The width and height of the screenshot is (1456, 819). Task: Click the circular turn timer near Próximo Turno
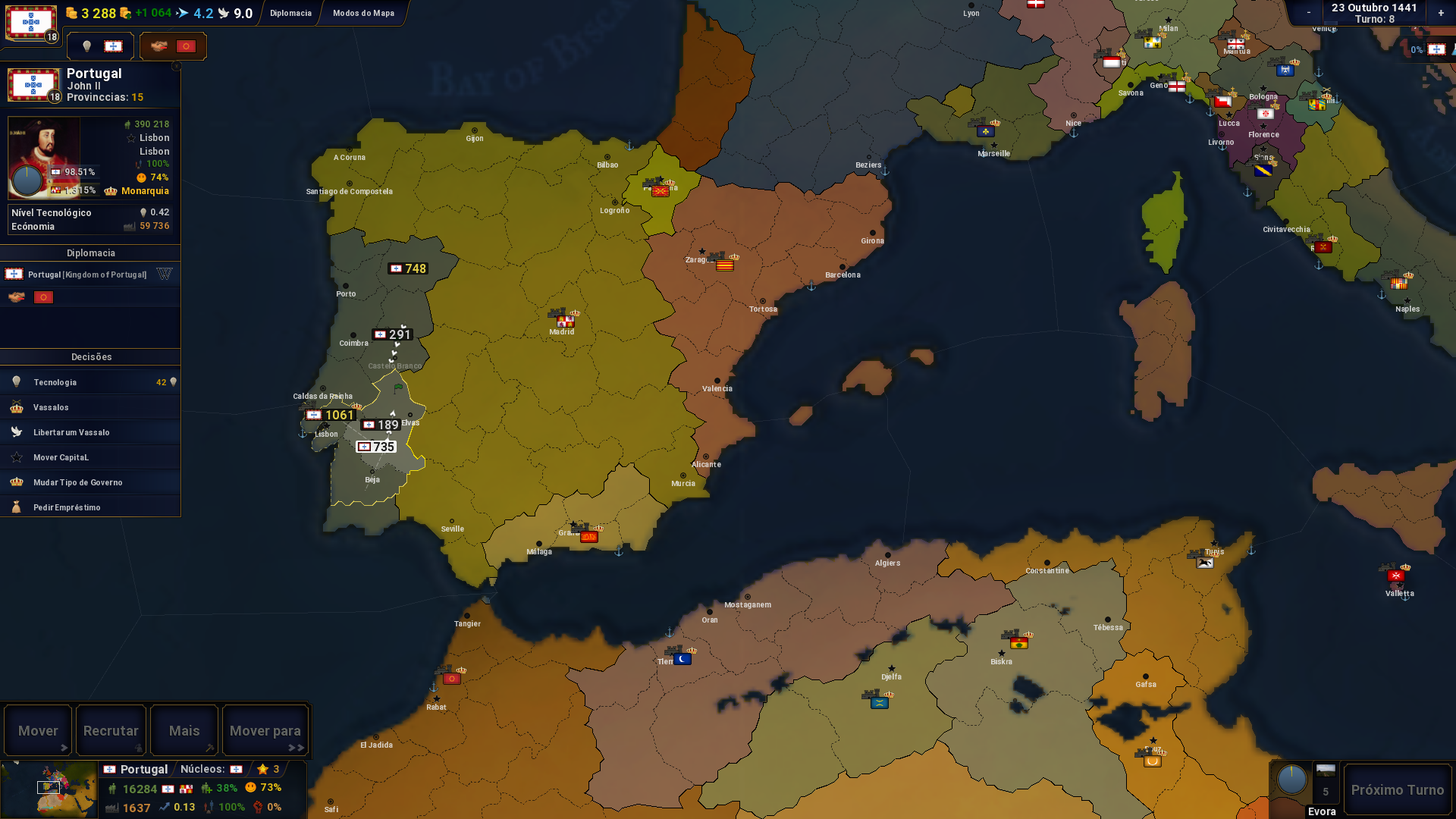pos(1292,780)
